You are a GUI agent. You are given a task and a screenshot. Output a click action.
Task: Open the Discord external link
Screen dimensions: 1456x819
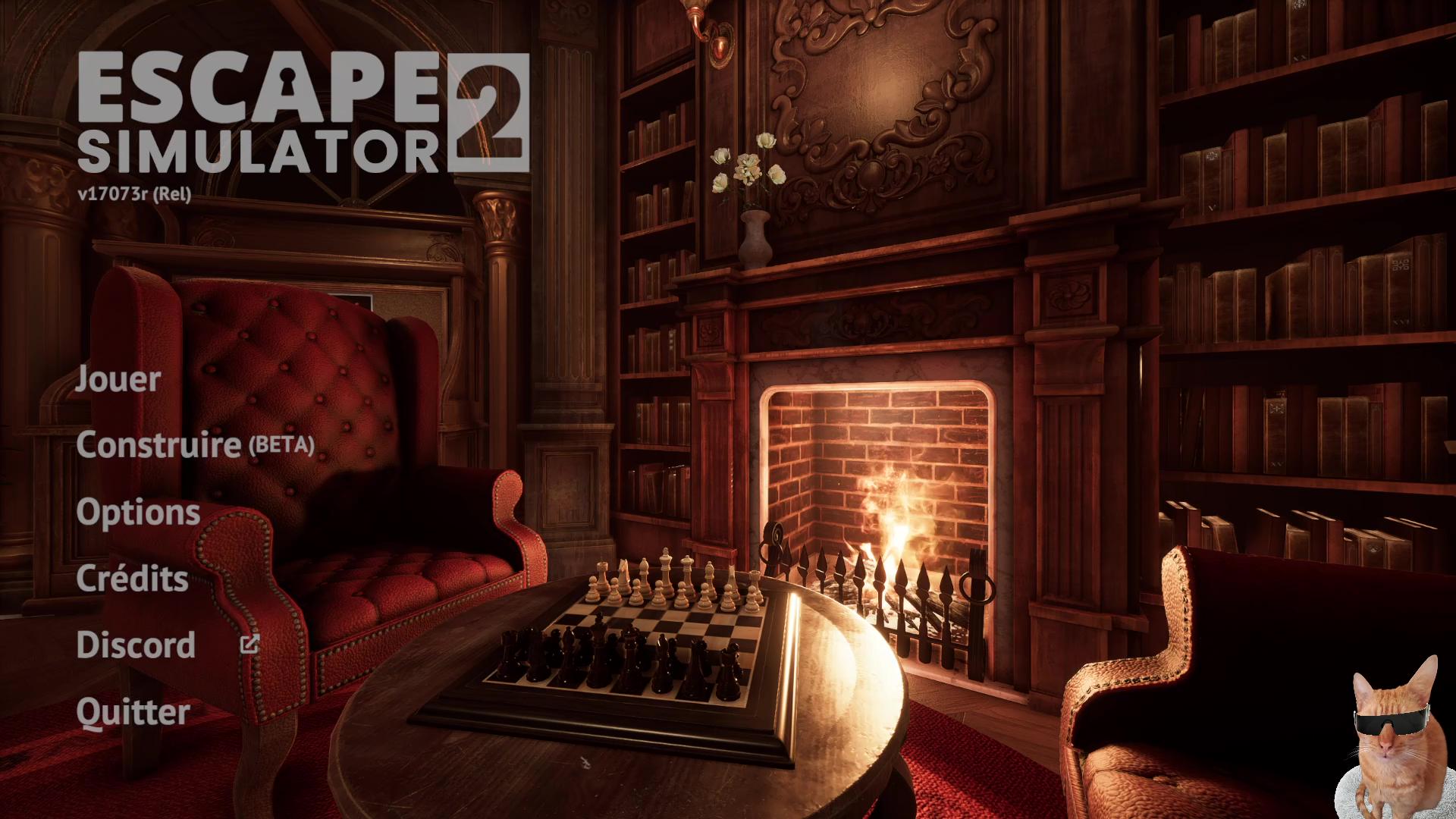click(136, 645)
